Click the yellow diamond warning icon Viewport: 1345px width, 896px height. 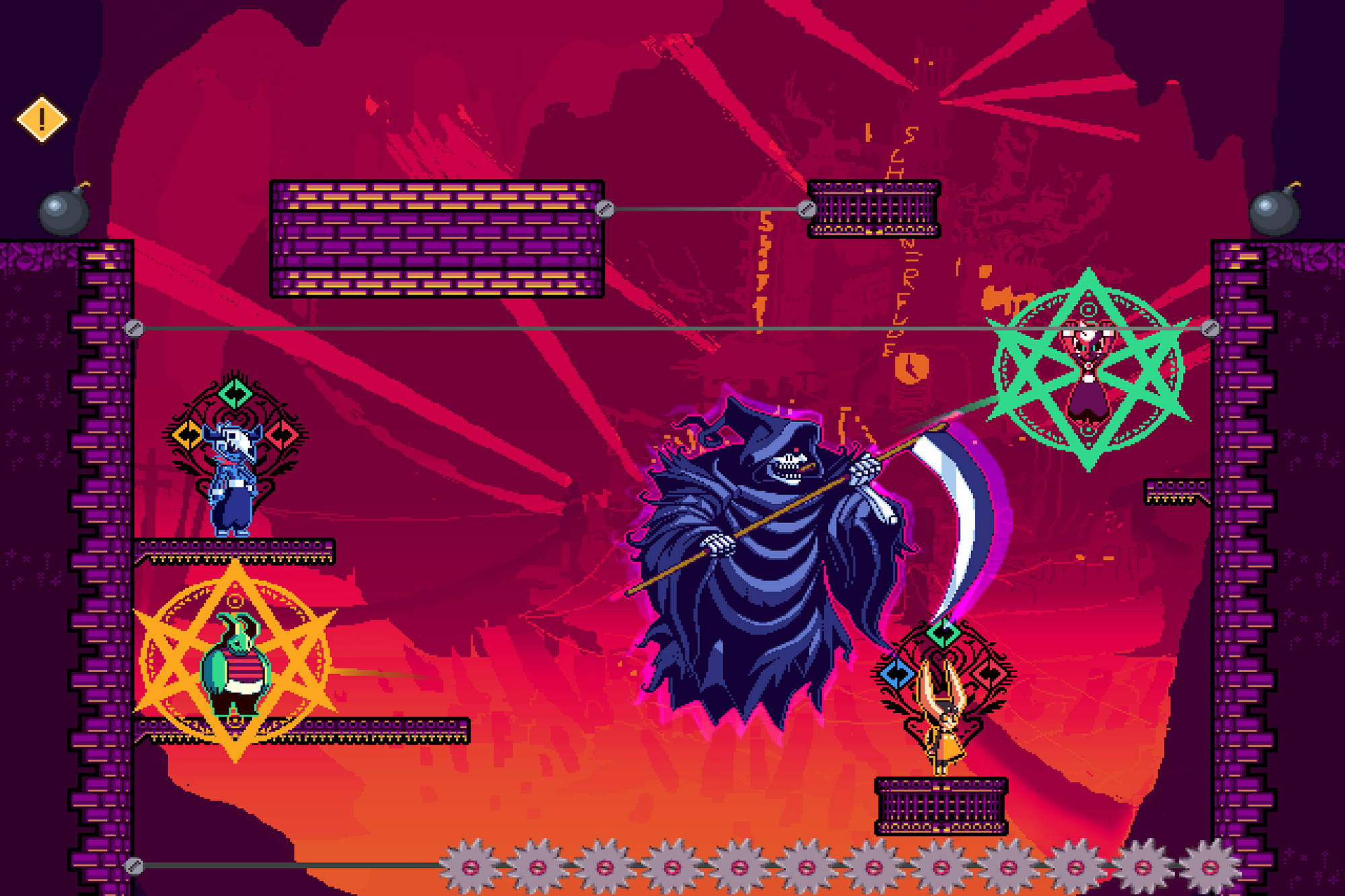point(42,120)
